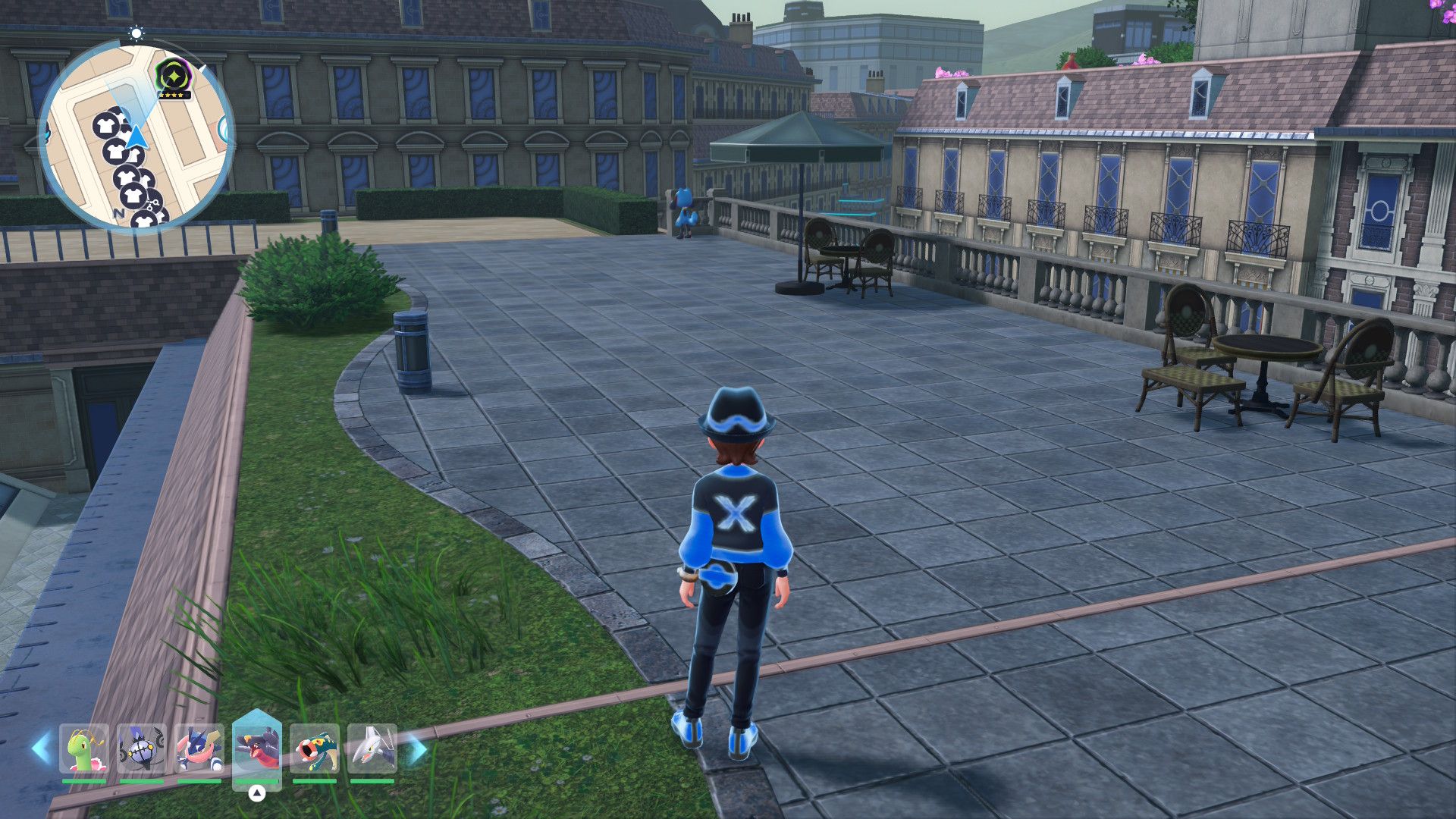The image size is (1456, 819).
Task: Choose the Chandelure party slot
Action: point(142,749)
